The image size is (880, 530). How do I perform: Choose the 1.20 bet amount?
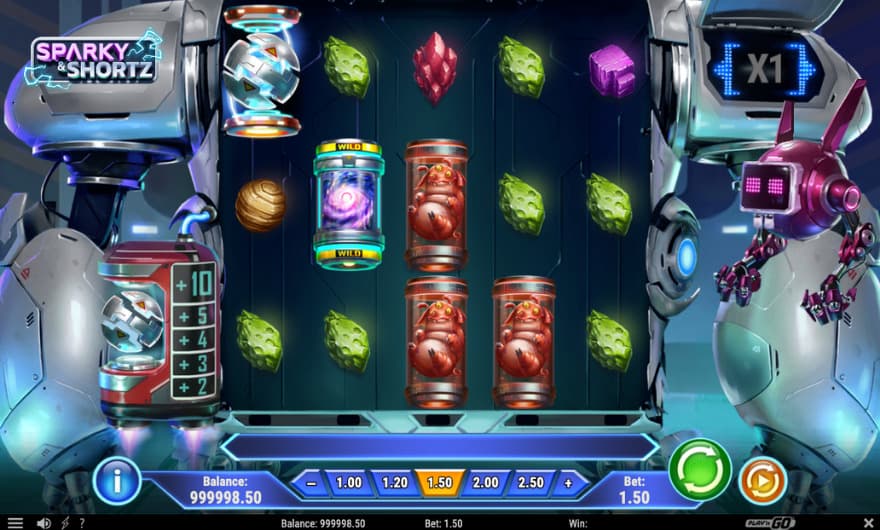pyautogui.click(x=395, y=483)
